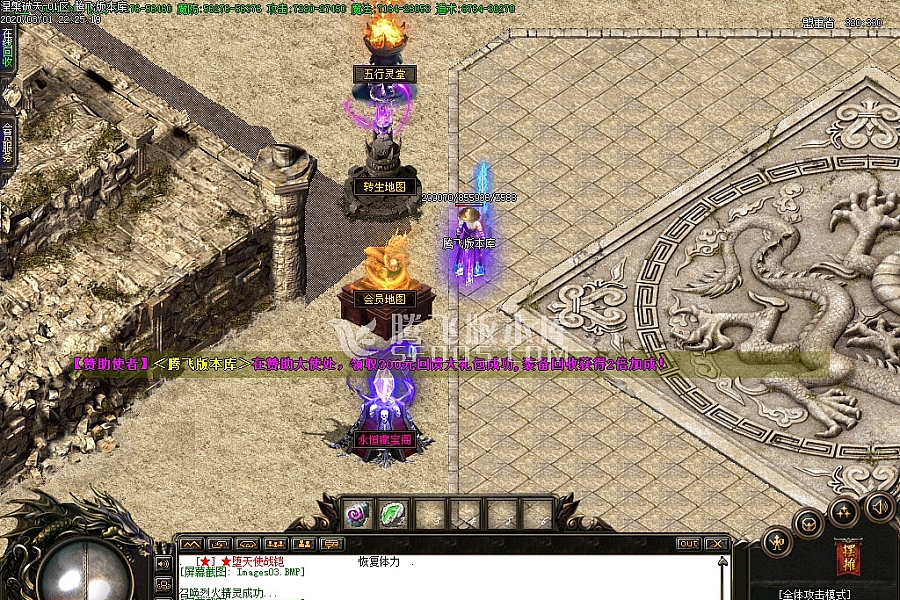Use the purple swirl item in hotbar
Image resolution: width=900 pixels, height=600 pixels.
tap(356, 514)
